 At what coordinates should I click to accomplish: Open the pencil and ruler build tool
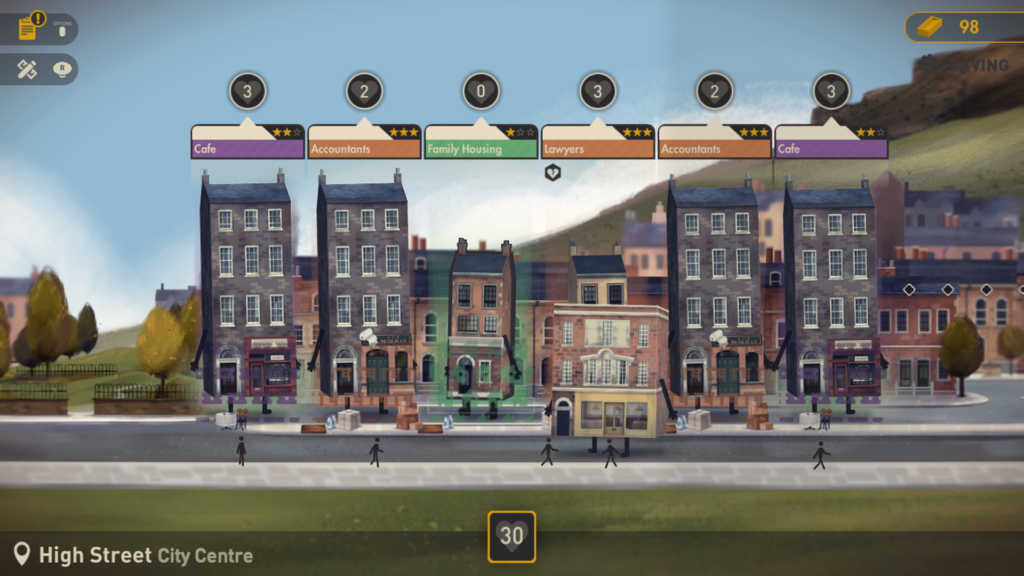(x=29, y=69)
